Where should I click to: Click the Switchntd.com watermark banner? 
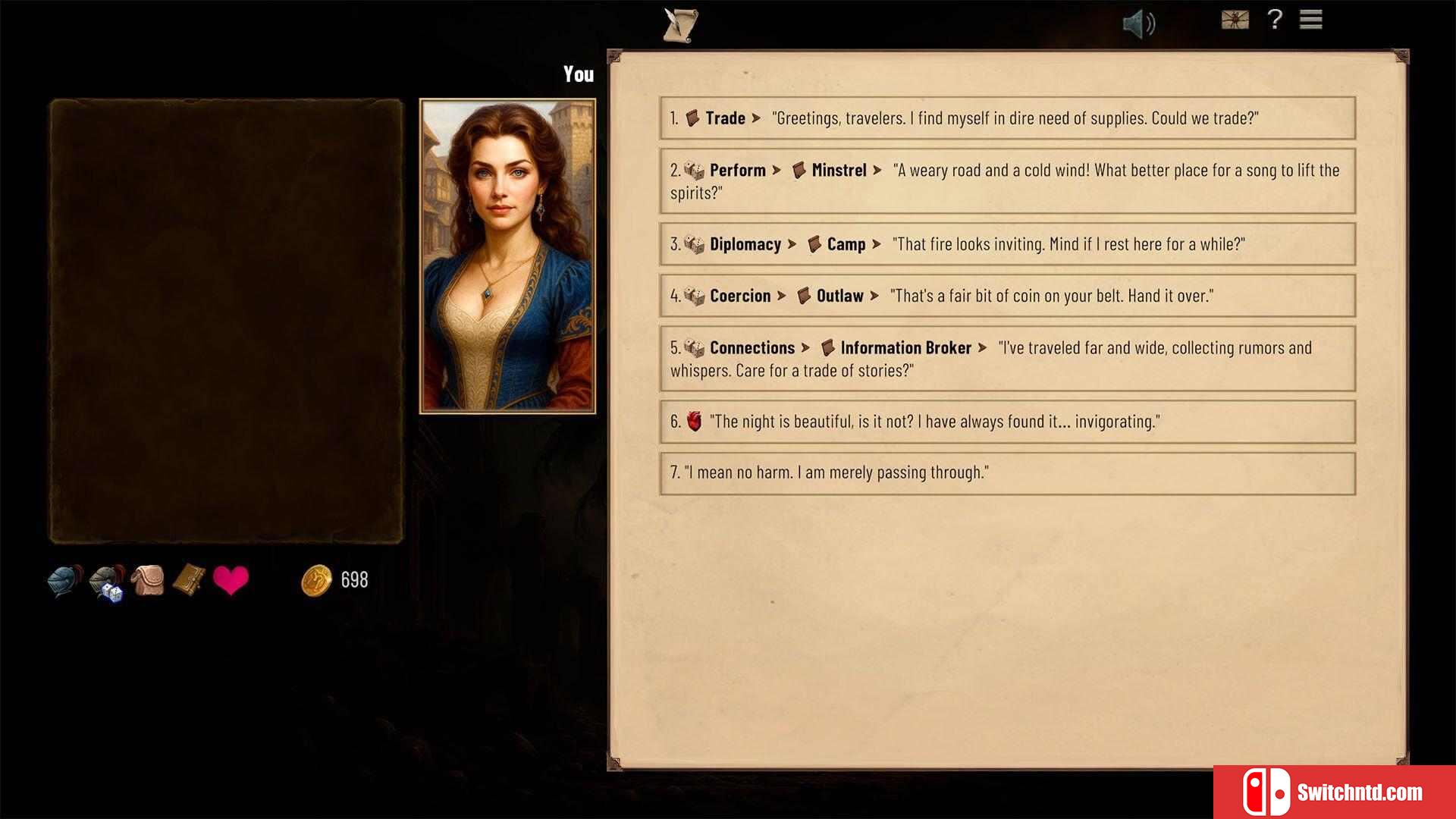click(1334, 792)
